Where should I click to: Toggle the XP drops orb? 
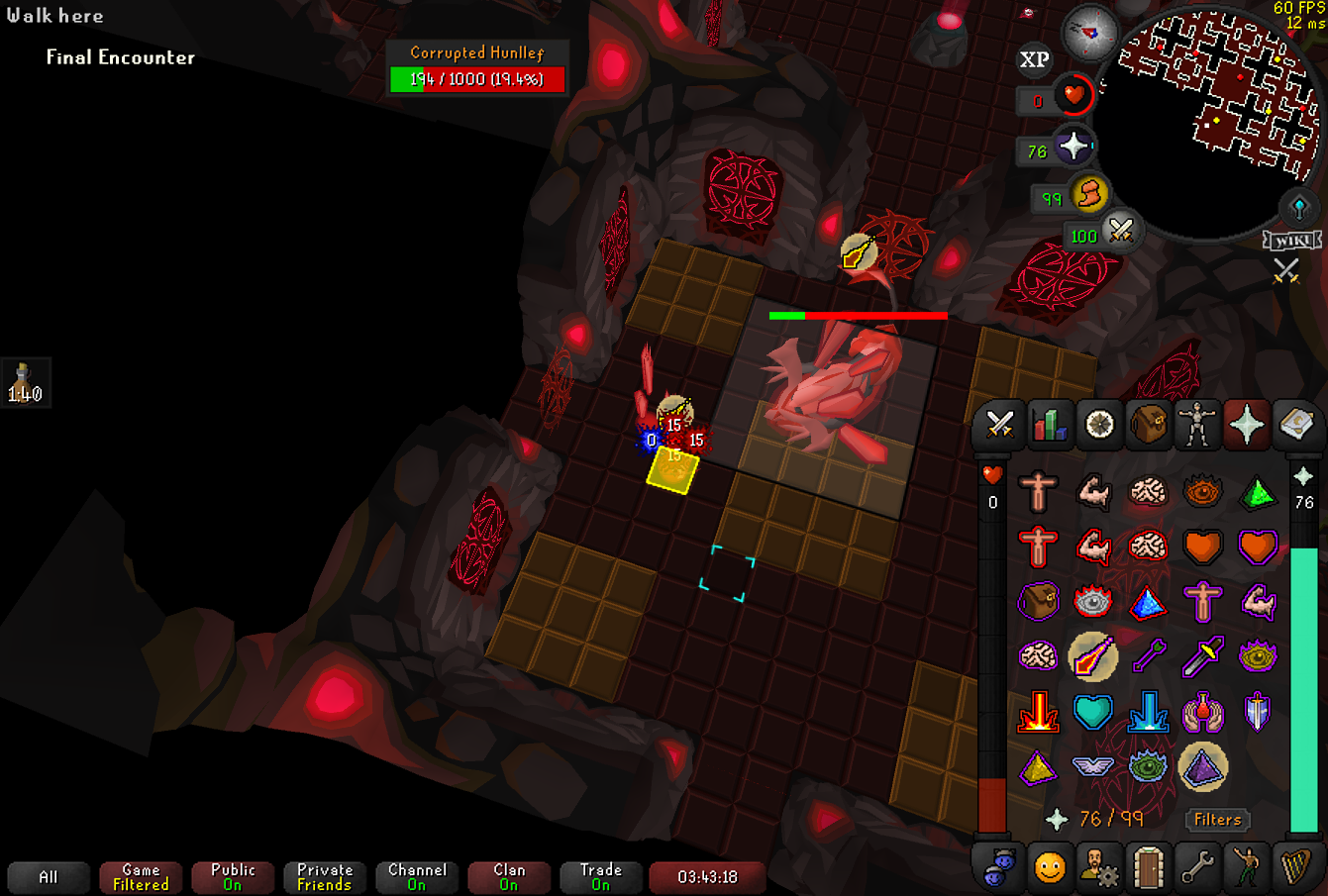pos(1034,60)
